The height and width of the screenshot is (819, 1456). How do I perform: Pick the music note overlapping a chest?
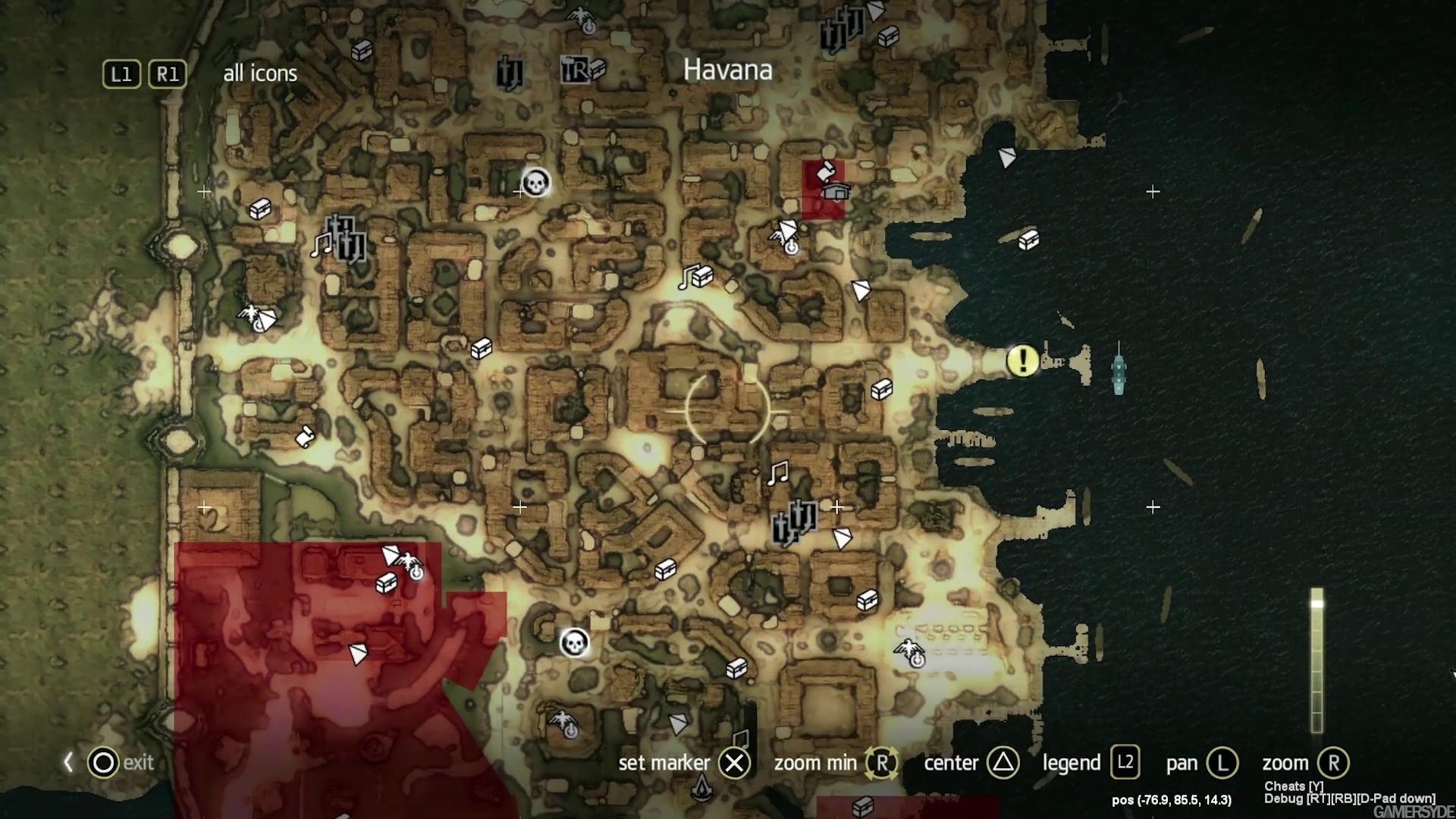pyautogui.click(x=689, y=278)
